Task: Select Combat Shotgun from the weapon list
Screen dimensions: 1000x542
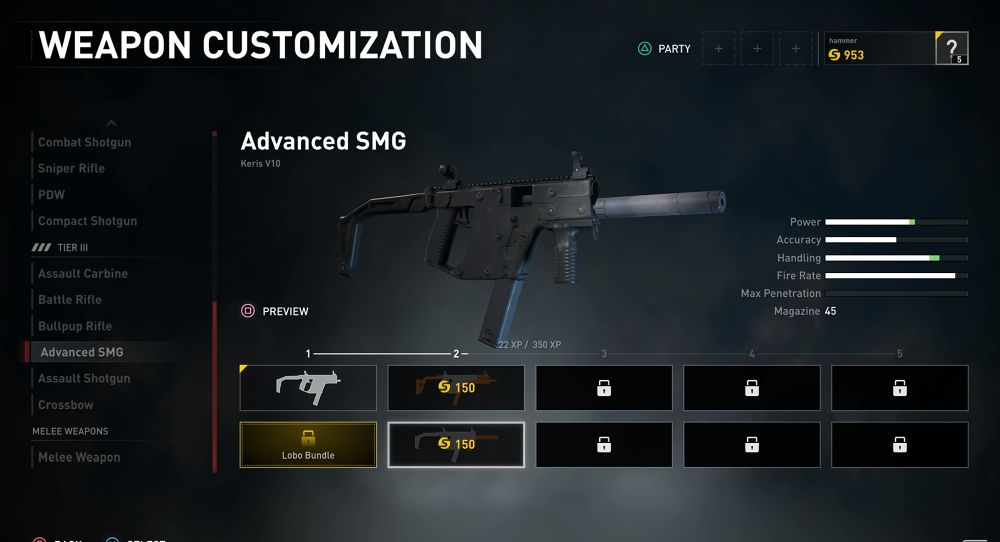Action: (85, 142)
